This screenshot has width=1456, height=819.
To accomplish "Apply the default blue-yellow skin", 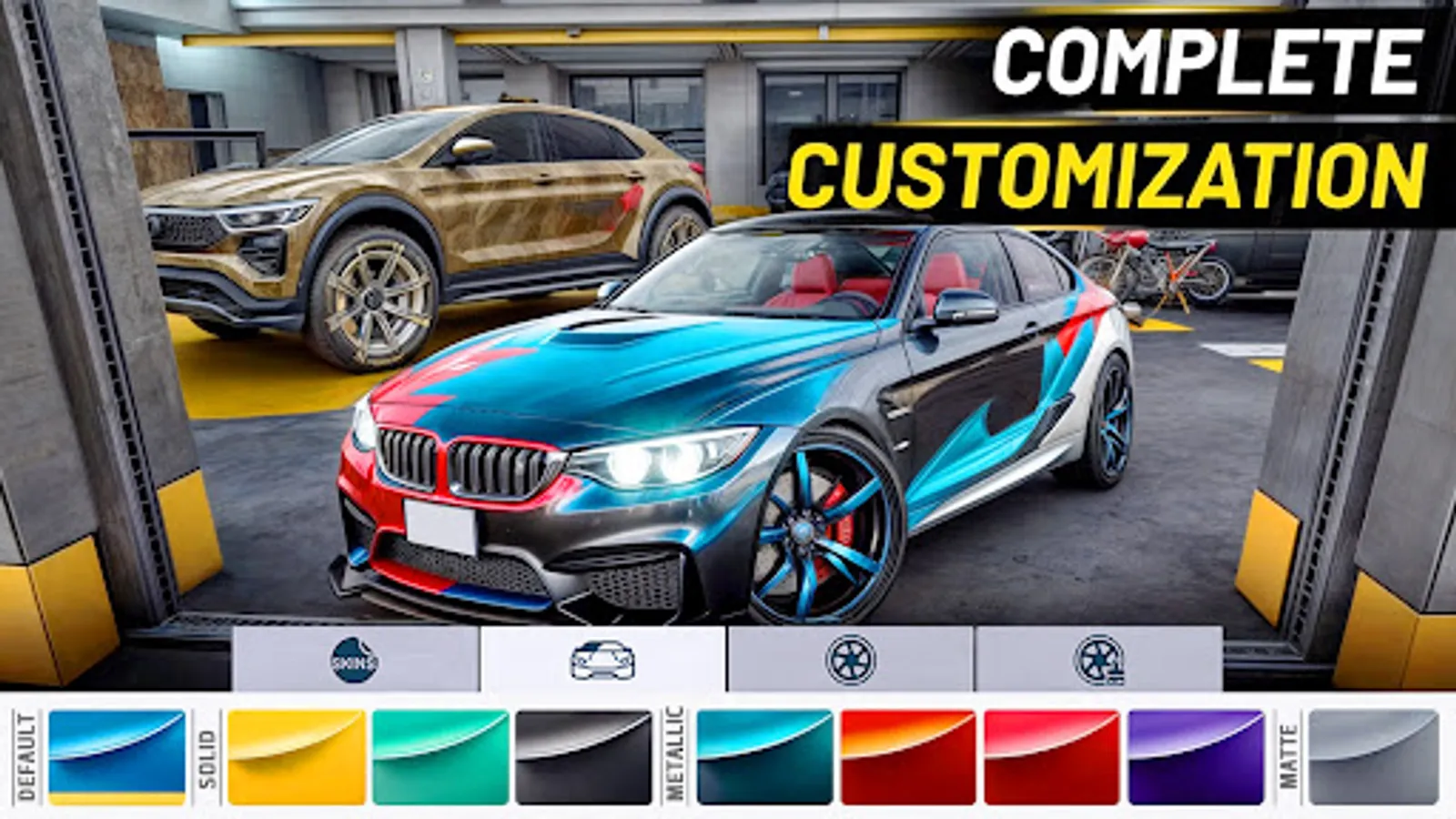I will 116,753.
